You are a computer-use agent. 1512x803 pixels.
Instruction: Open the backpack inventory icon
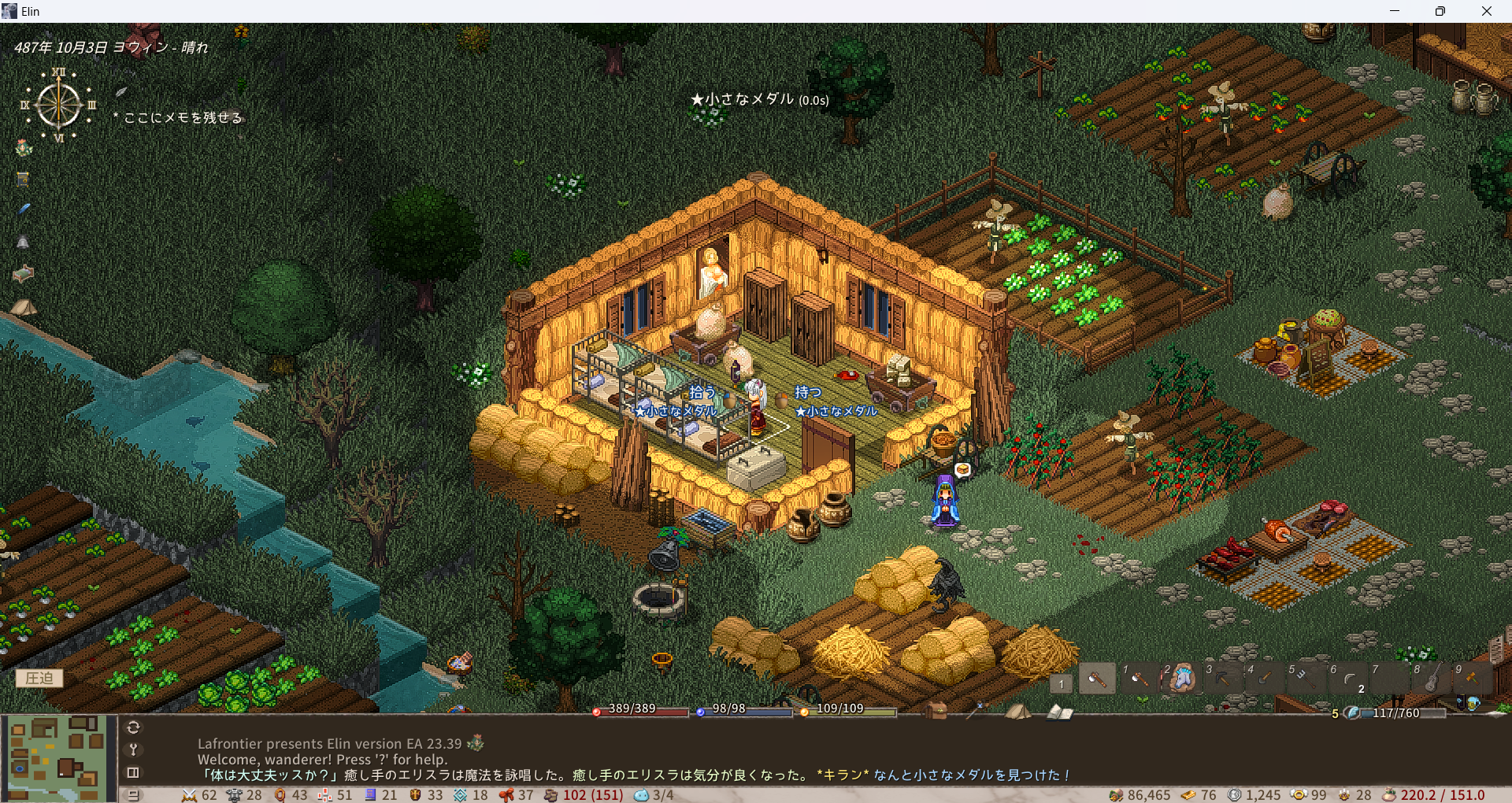[936, 711]
